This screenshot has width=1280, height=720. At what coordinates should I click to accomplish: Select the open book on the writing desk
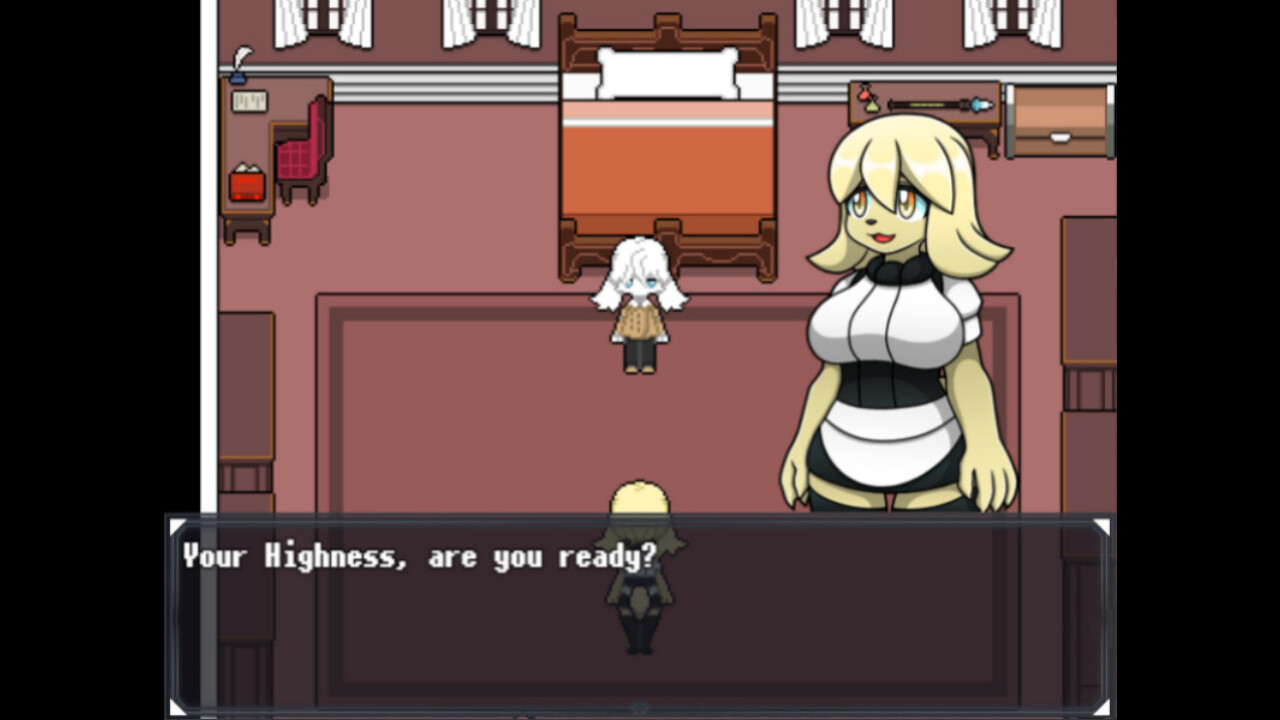click(x=249, y=102)
